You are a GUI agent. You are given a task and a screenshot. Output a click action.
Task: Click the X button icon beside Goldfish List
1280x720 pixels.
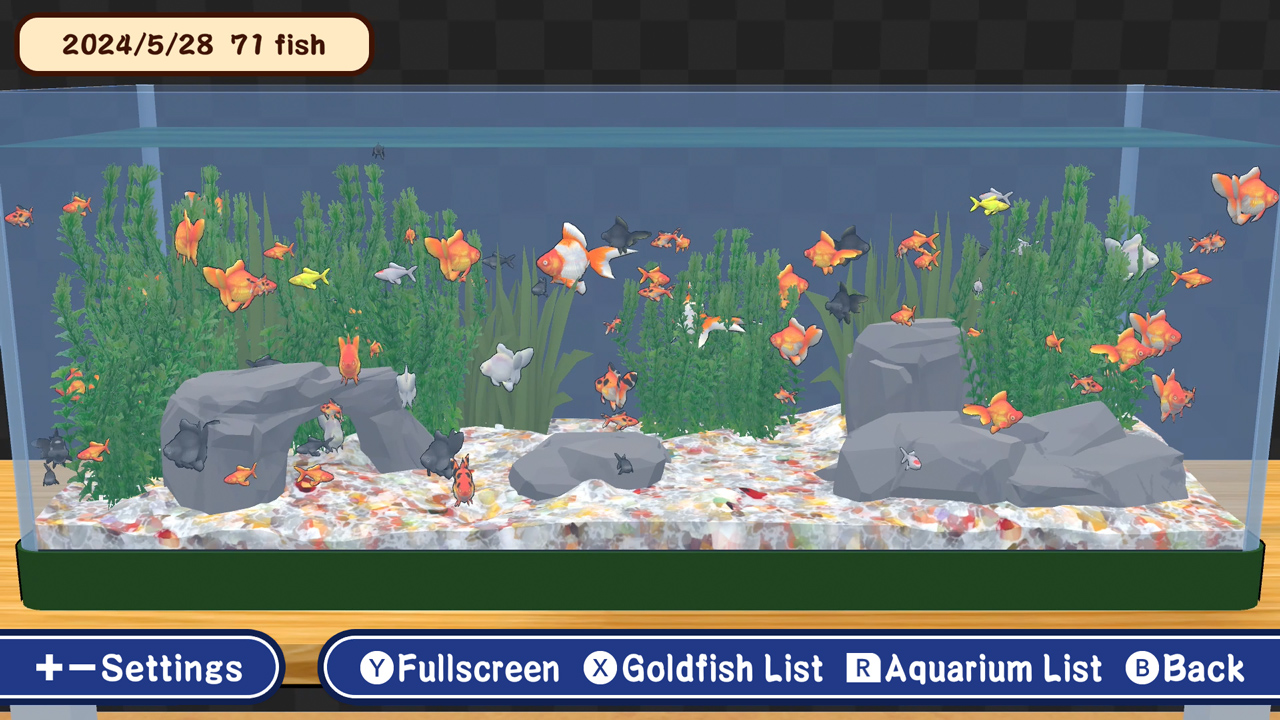(x=601, y=668)
